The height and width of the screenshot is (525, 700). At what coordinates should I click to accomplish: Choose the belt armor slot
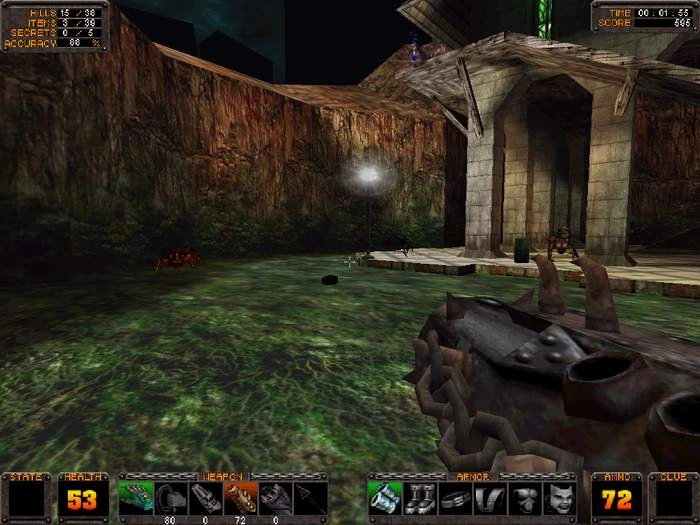(455, 497)
